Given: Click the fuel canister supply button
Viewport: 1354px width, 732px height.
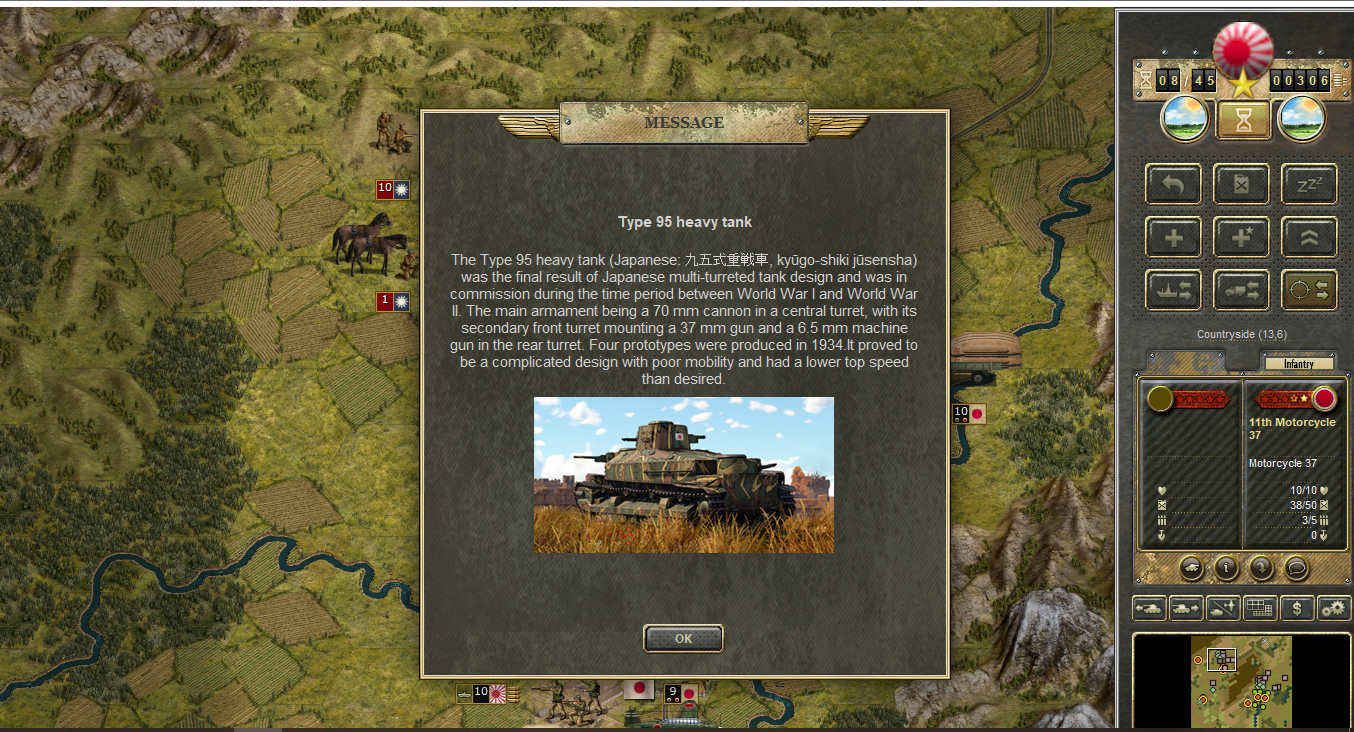Looking at the screenshot, I should pos(1241,184).
